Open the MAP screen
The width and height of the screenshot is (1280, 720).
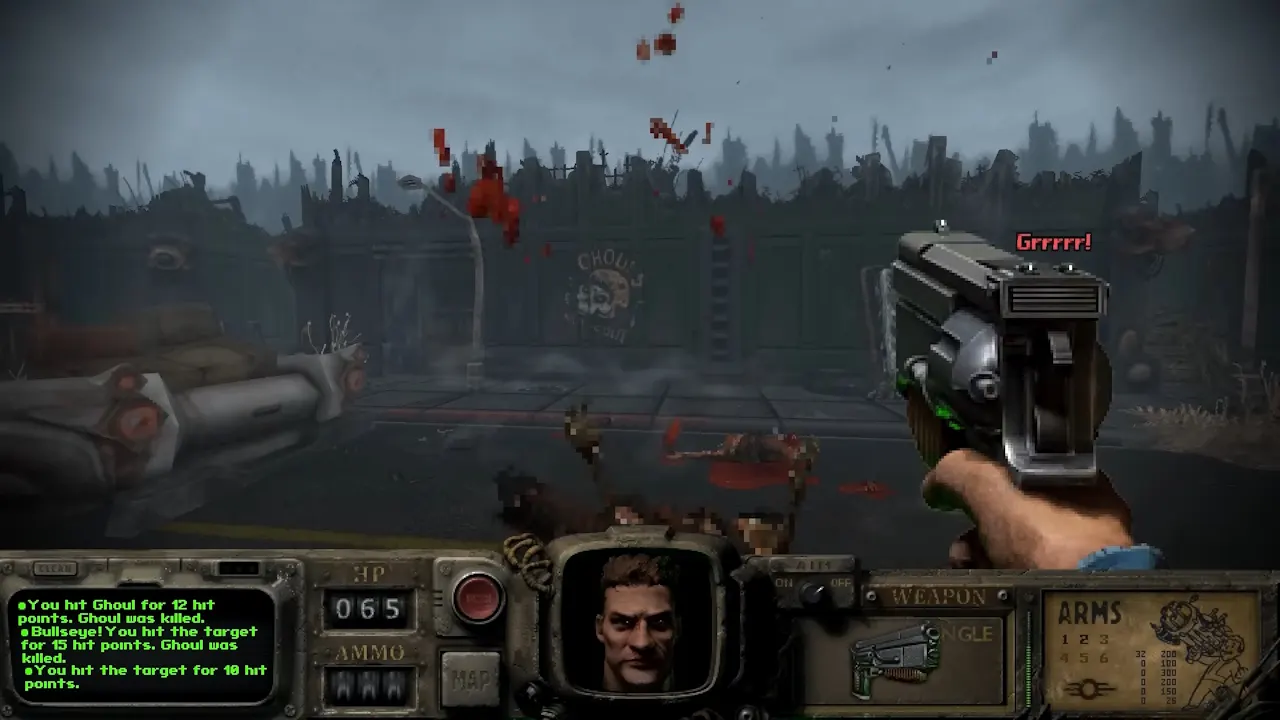pyautogui.click(x=471, y=679)
